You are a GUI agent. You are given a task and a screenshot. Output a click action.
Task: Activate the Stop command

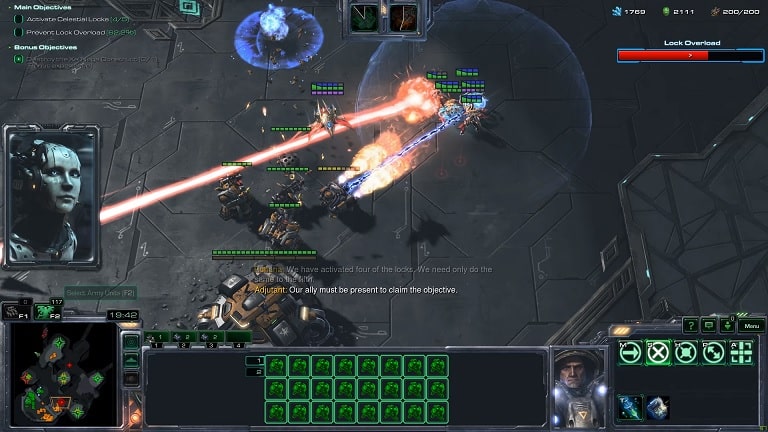pos(657,352)
